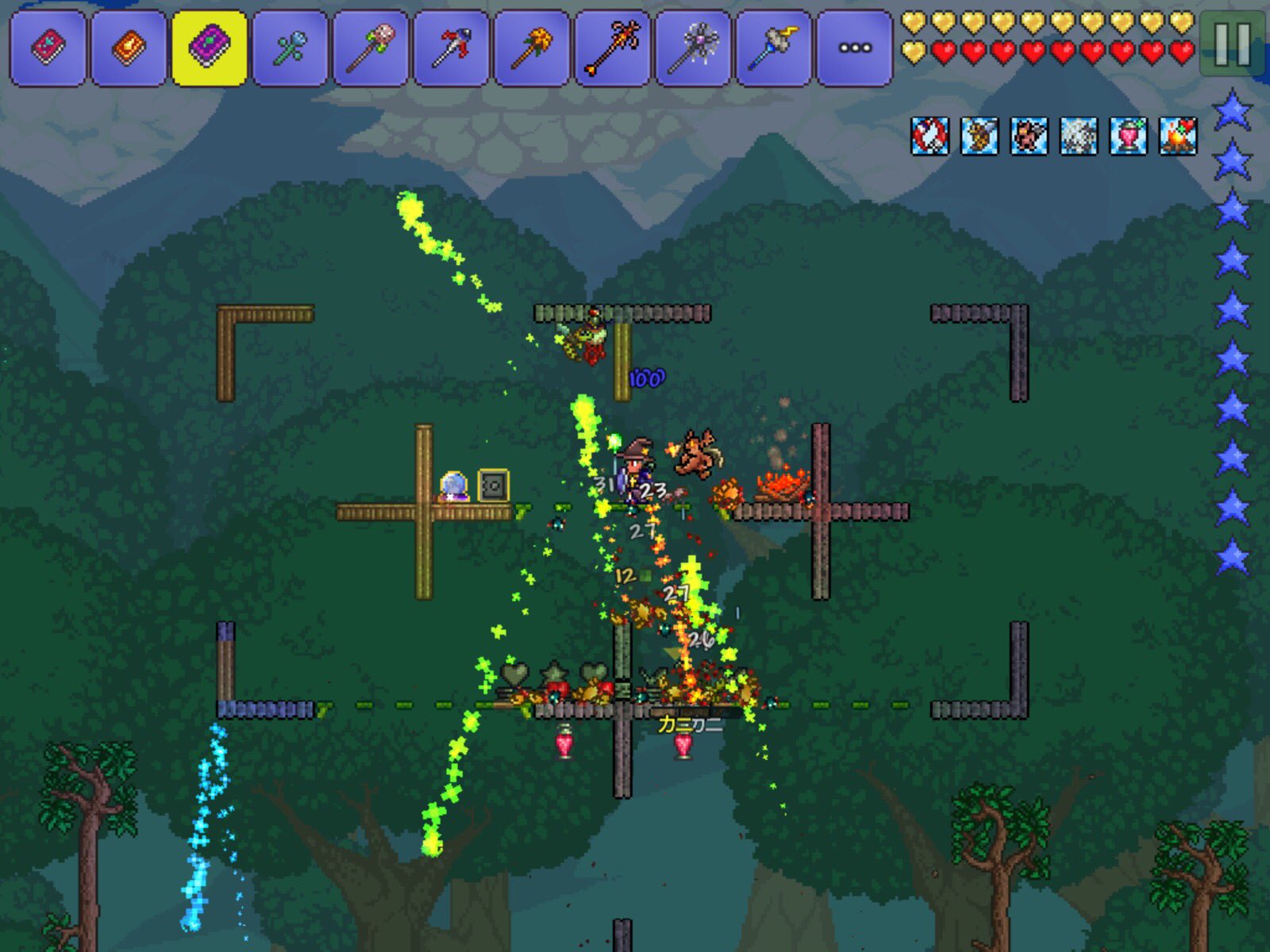This screenshot has height=952, width=1270.
Task: Tap the Potion Sickness debuff icon
Action: coord(929,136)
